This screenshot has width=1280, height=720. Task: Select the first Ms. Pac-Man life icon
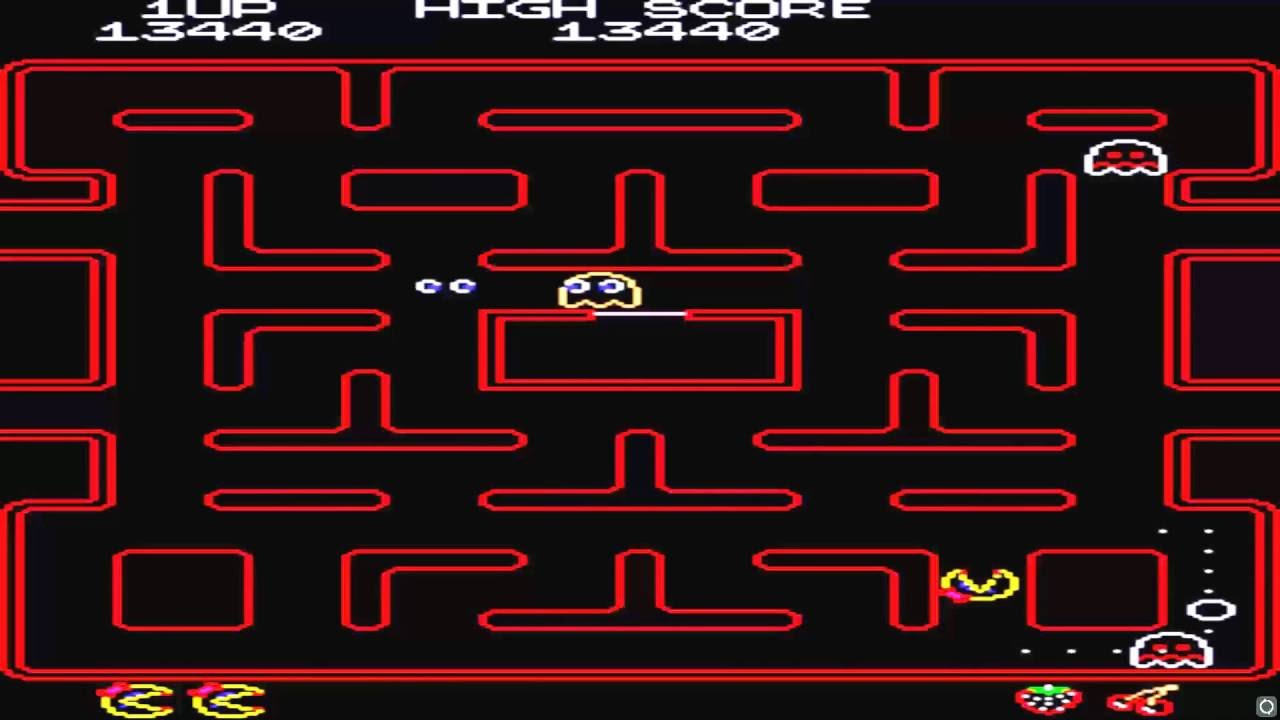135,698
